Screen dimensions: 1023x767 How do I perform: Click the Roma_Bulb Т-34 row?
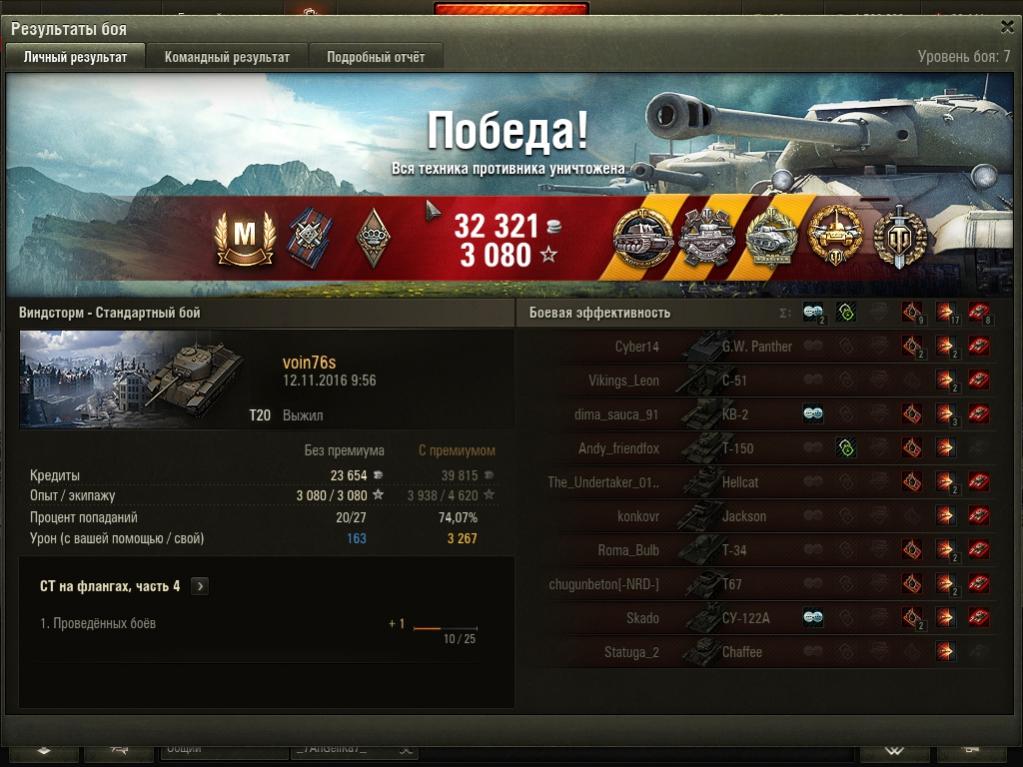point(760,551)
